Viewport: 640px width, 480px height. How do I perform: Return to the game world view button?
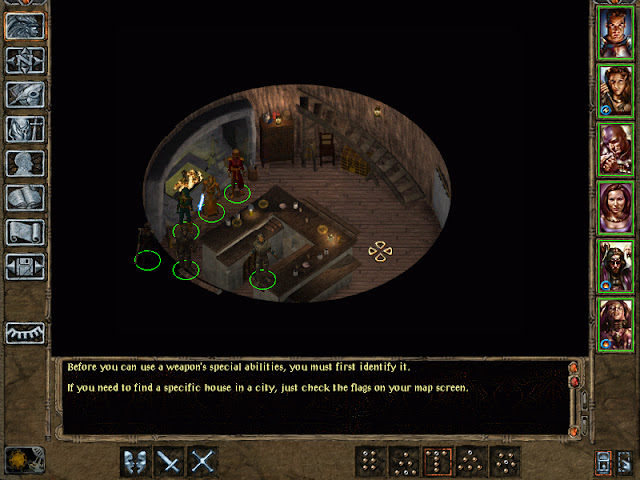point(24,27)
